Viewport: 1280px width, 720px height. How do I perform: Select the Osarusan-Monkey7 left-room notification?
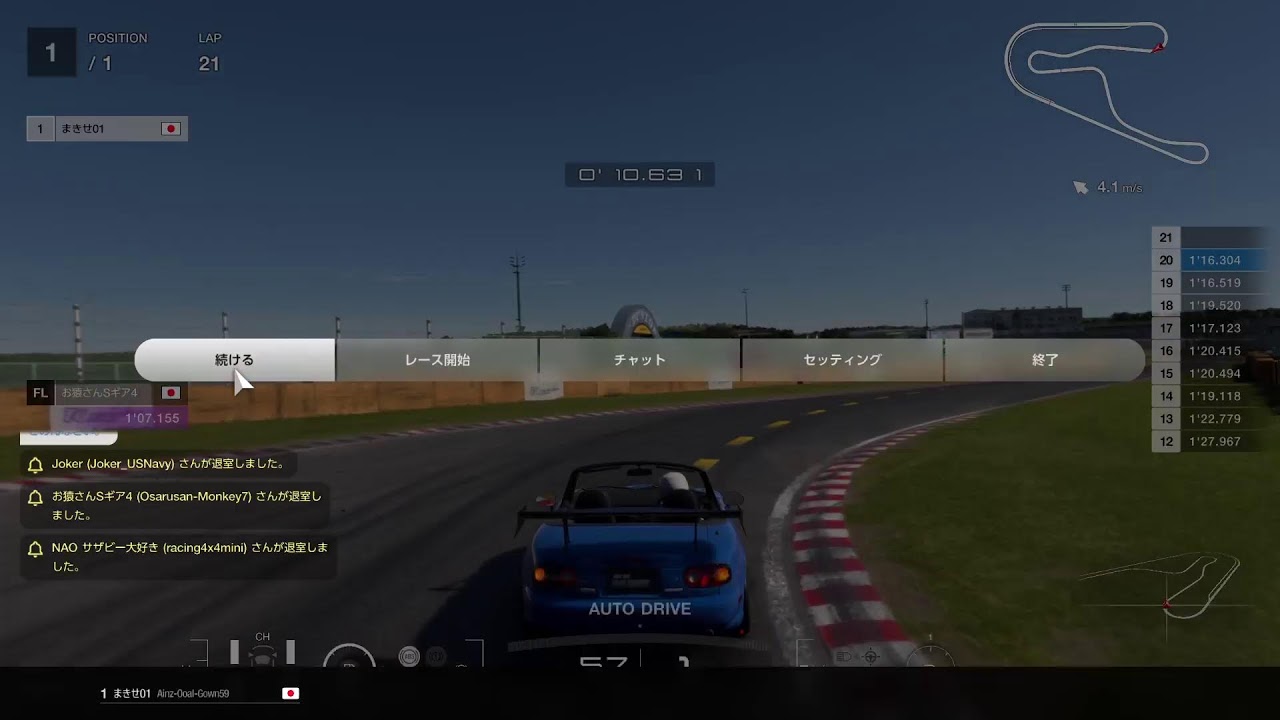pos(176,505)
